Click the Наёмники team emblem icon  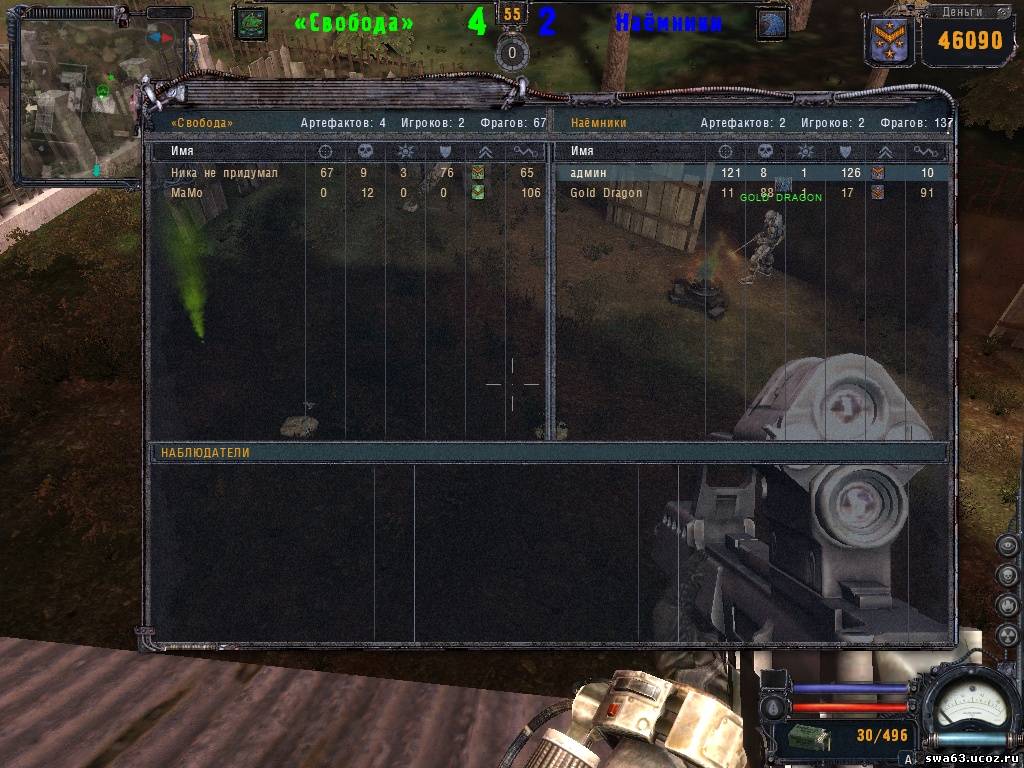pos(772,23)
